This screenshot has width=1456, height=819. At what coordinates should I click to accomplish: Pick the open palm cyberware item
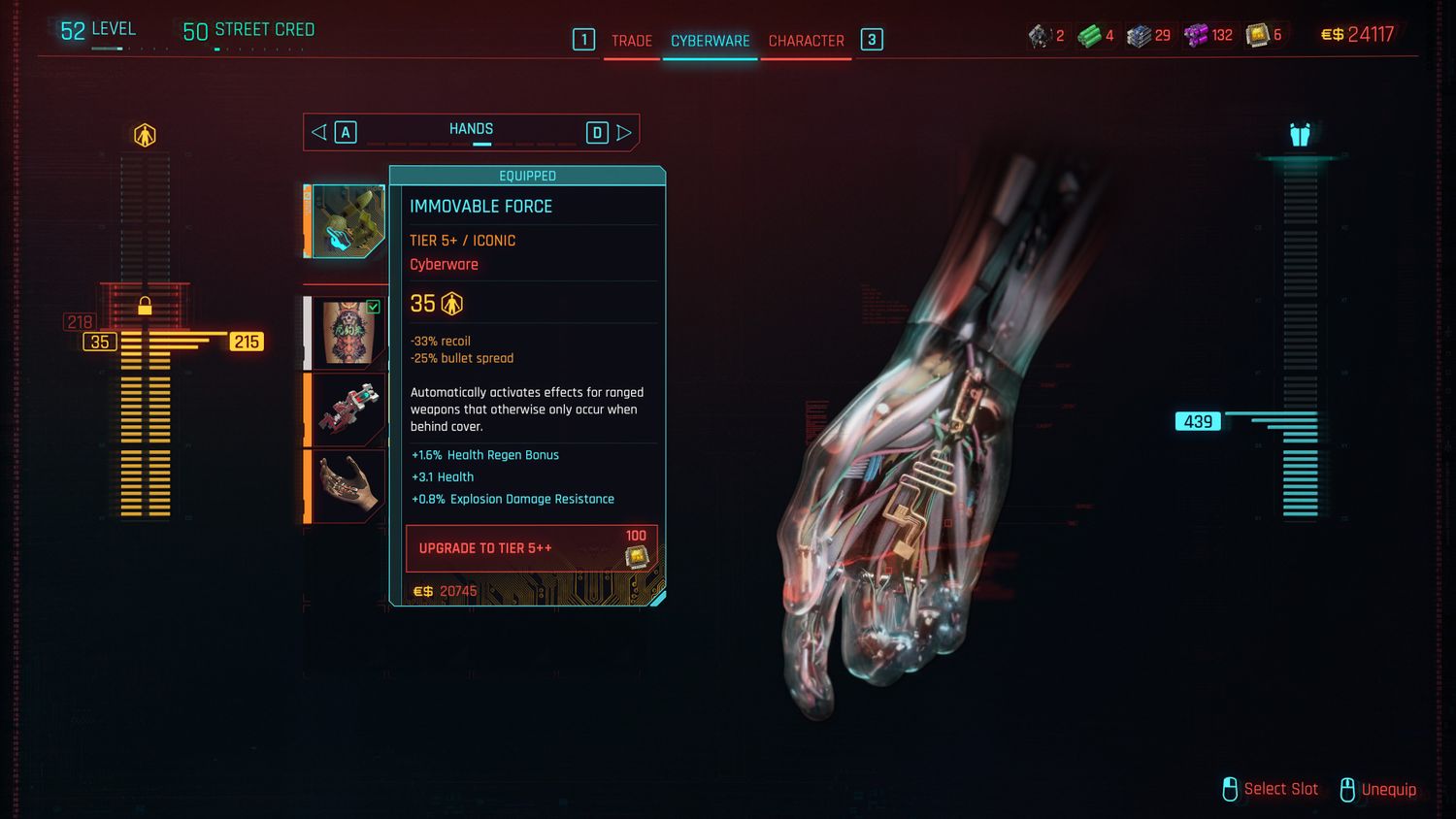pos(347,485)
